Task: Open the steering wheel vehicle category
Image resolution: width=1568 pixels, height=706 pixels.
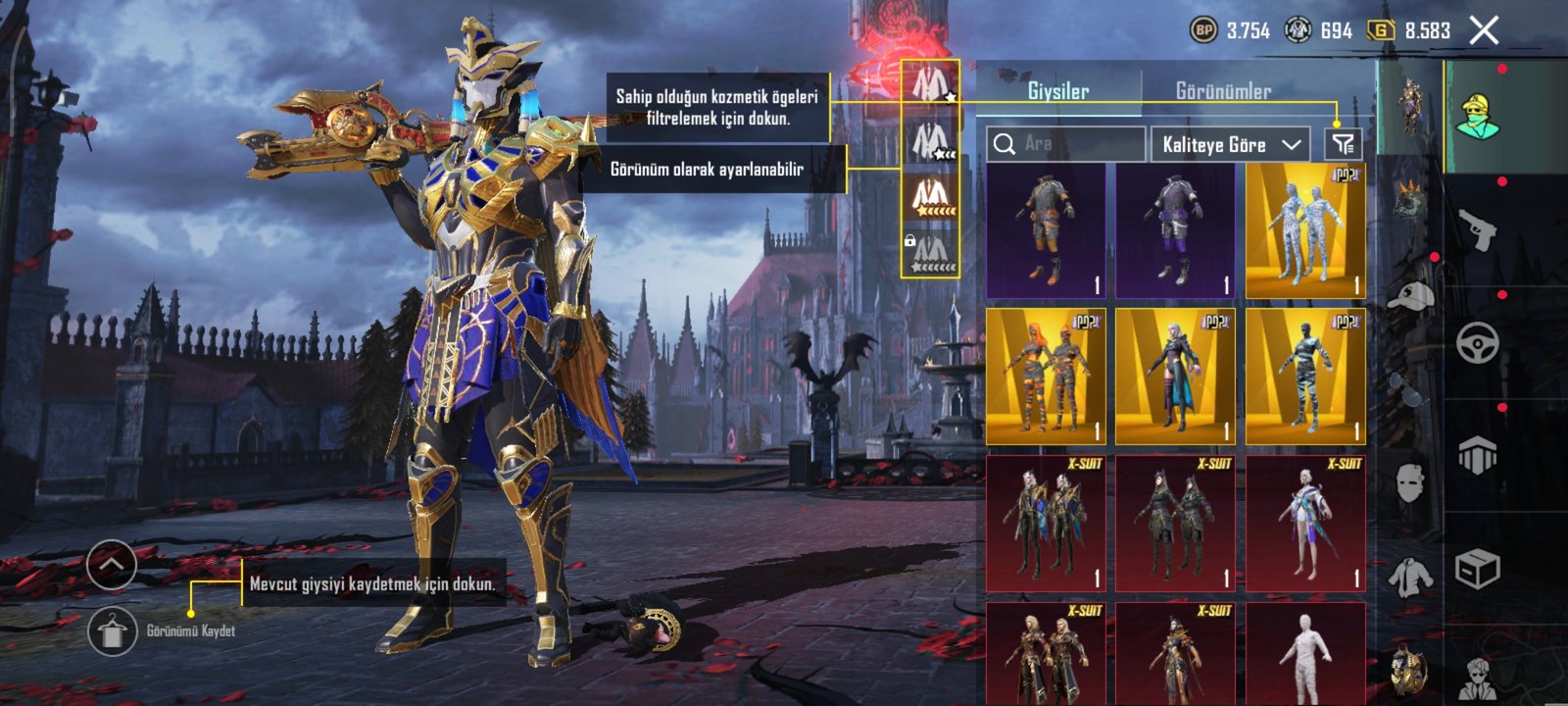Action: 1478,343
